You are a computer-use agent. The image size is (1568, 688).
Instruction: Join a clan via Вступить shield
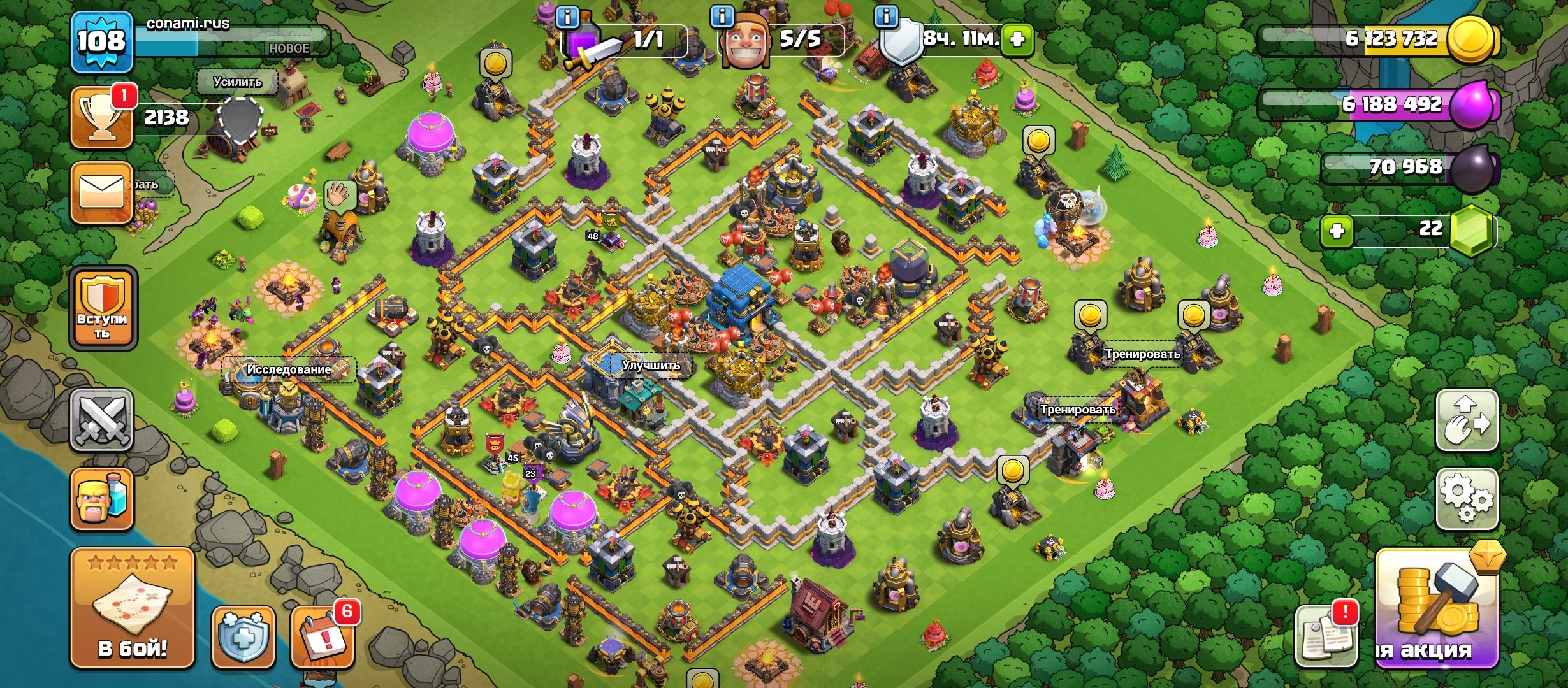tap(103, 308)
